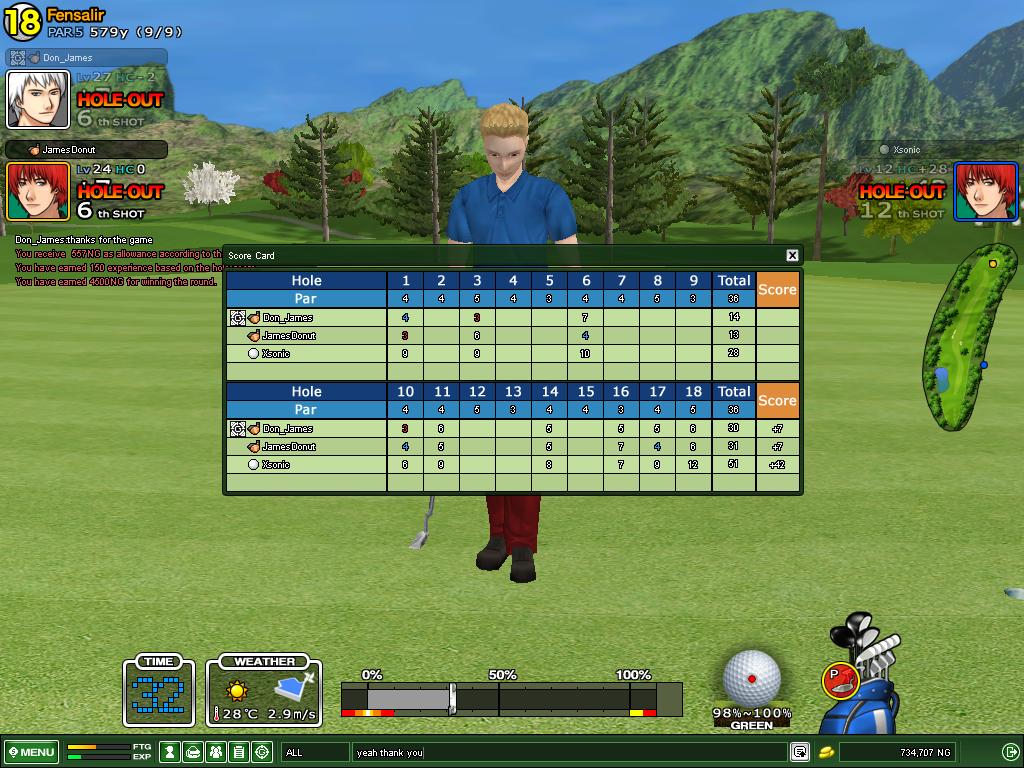
Task: Open the scorecard list toolbar icon
Action: (239, 752)
